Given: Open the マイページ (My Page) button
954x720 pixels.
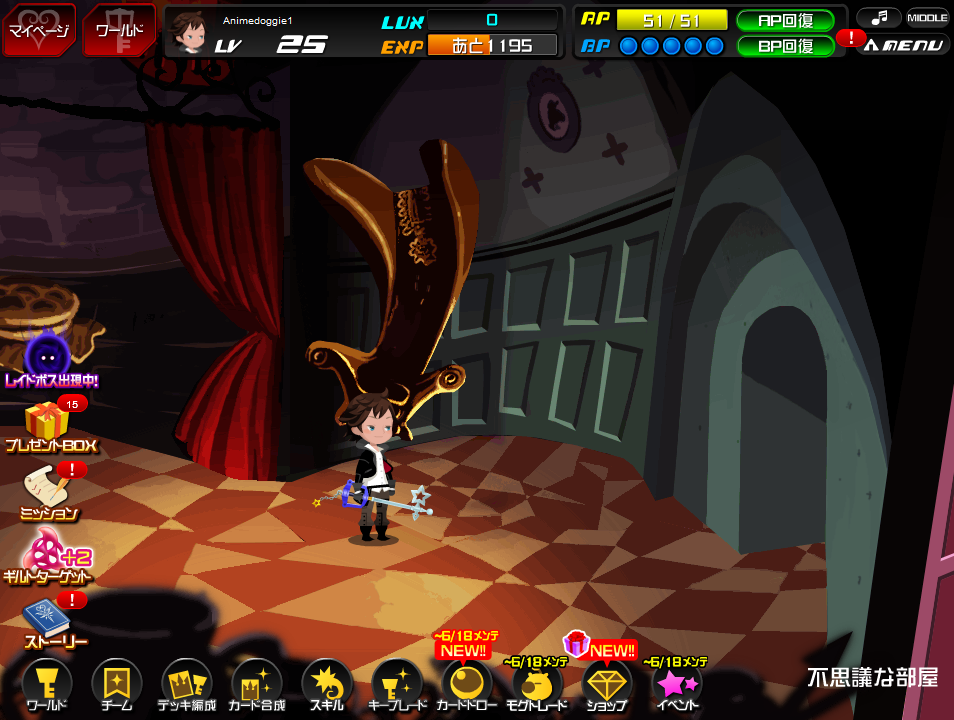Looking at the screenshot, I should 38,29.
